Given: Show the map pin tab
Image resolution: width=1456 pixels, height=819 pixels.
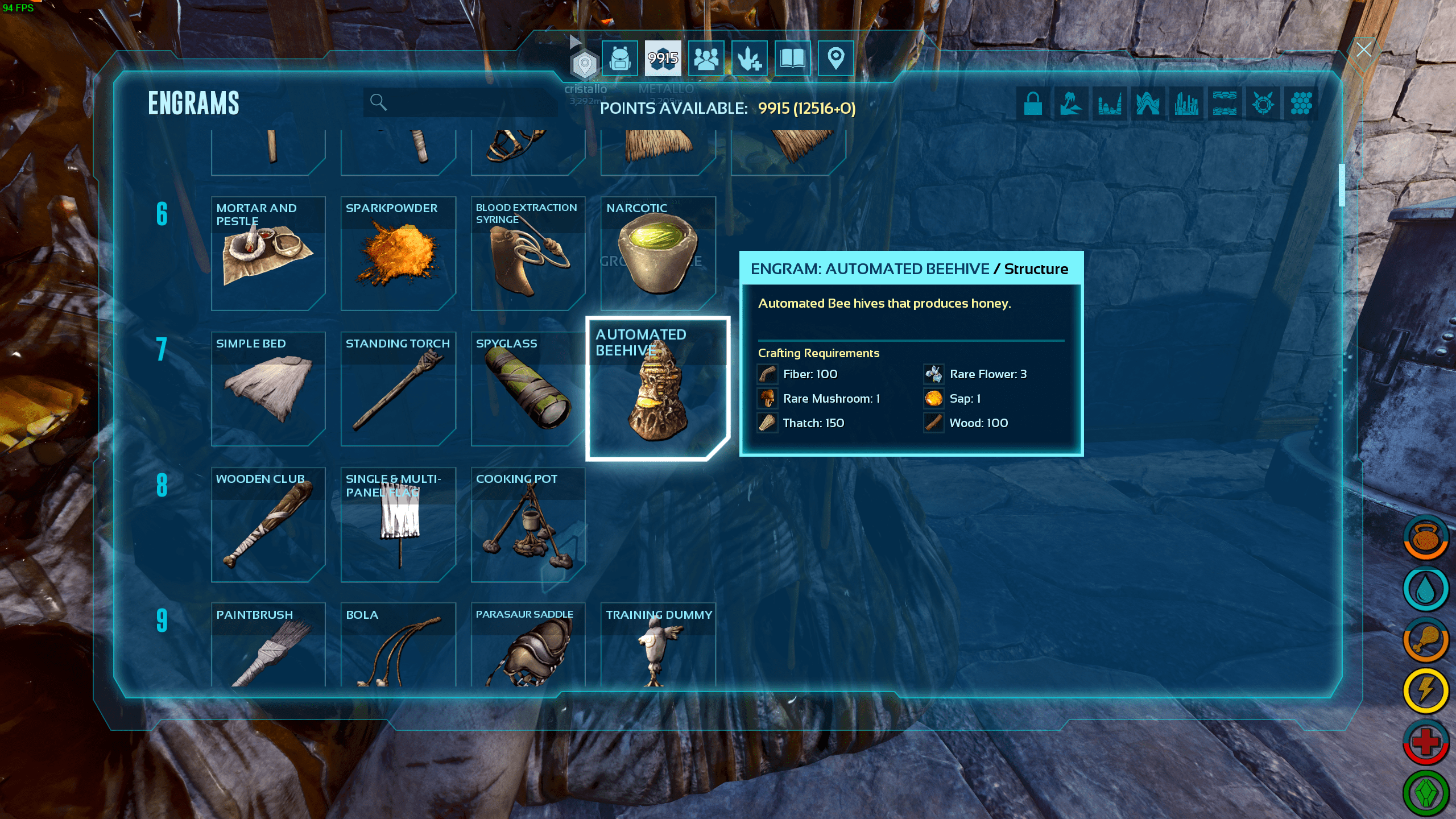Looking at the screenshot, I should tap(835, 58).
